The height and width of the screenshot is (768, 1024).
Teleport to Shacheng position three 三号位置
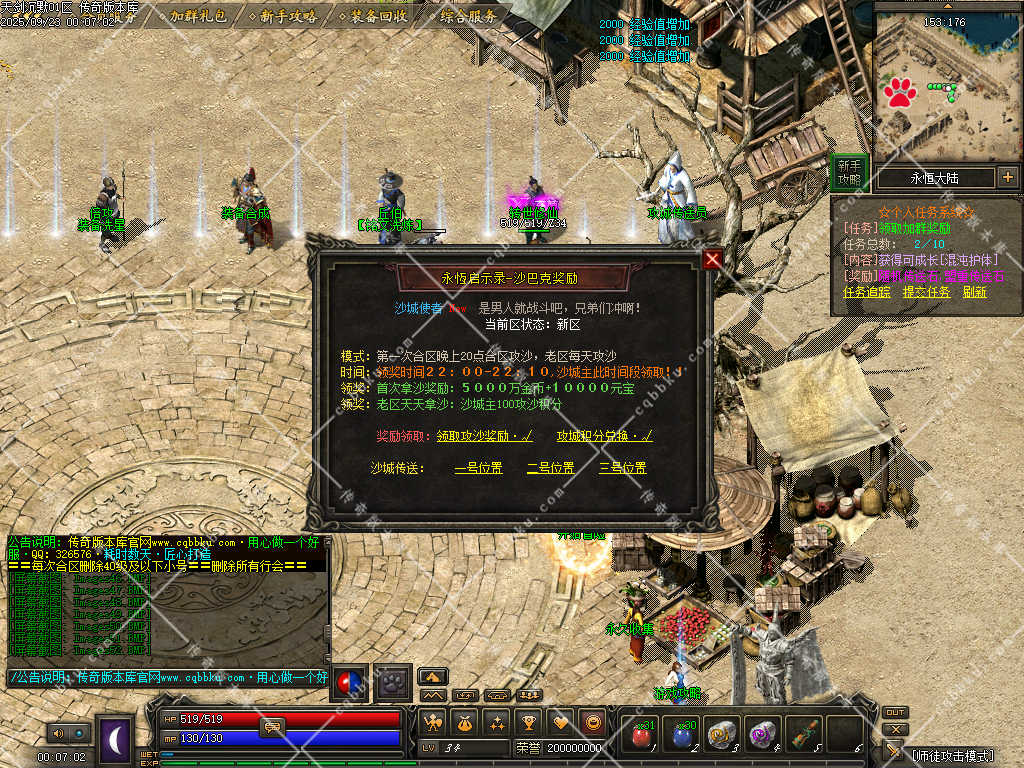point(622,467)
